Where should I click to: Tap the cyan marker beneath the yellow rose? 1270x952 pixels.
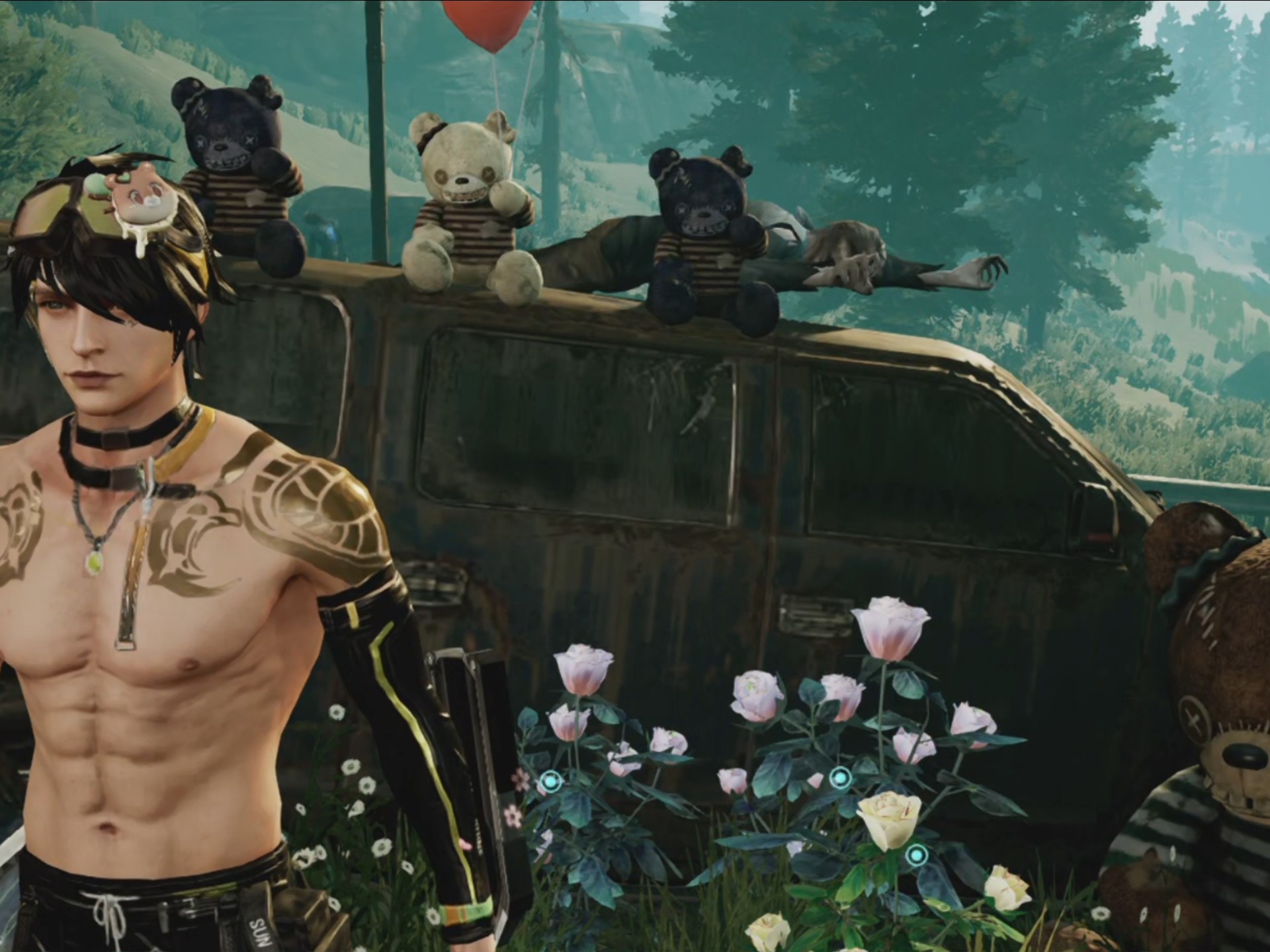coord(915,855)
